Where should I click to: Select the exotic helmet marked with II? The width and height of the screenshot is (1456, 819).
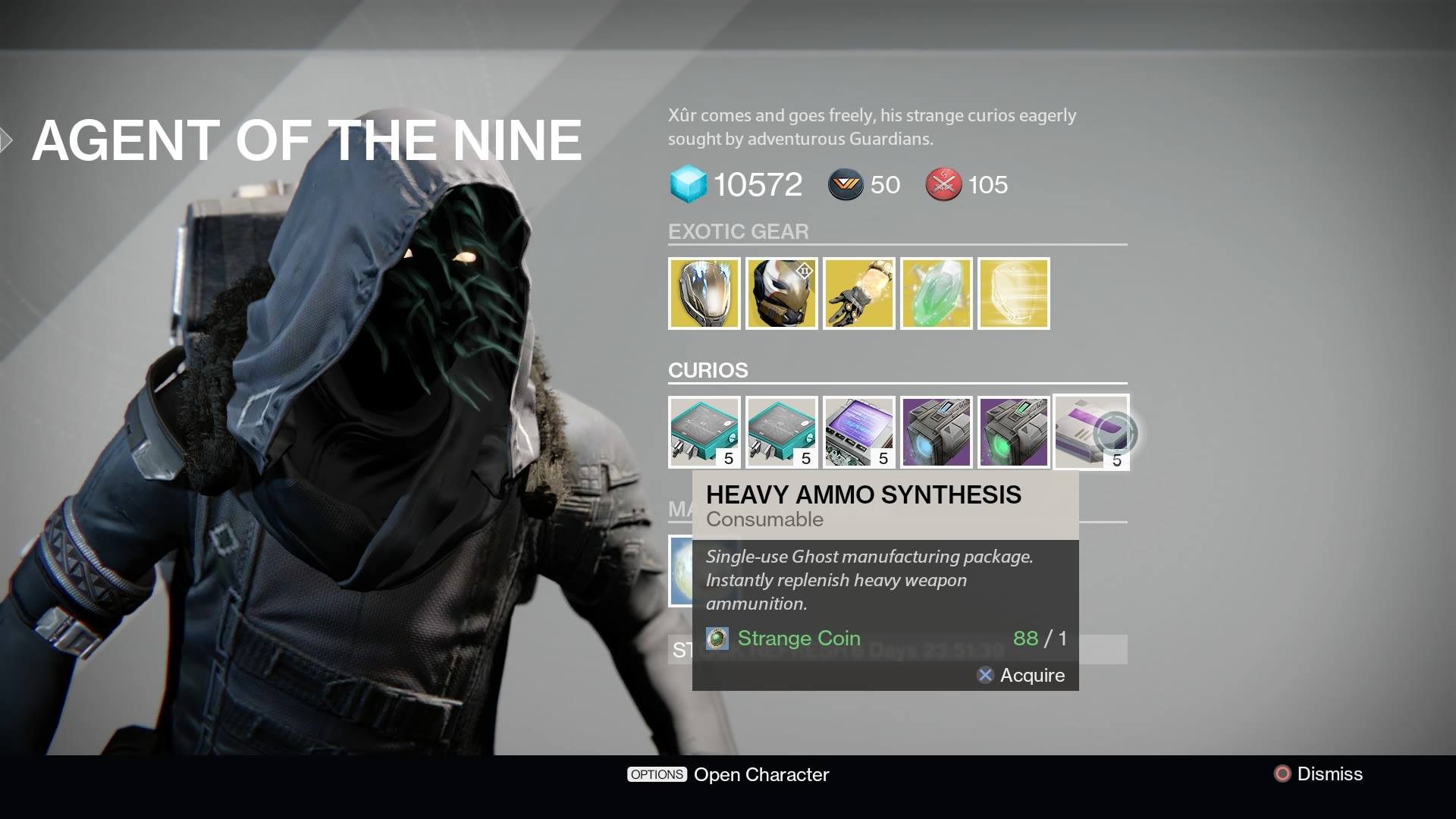pyautogui.click(x=782, y=293)
